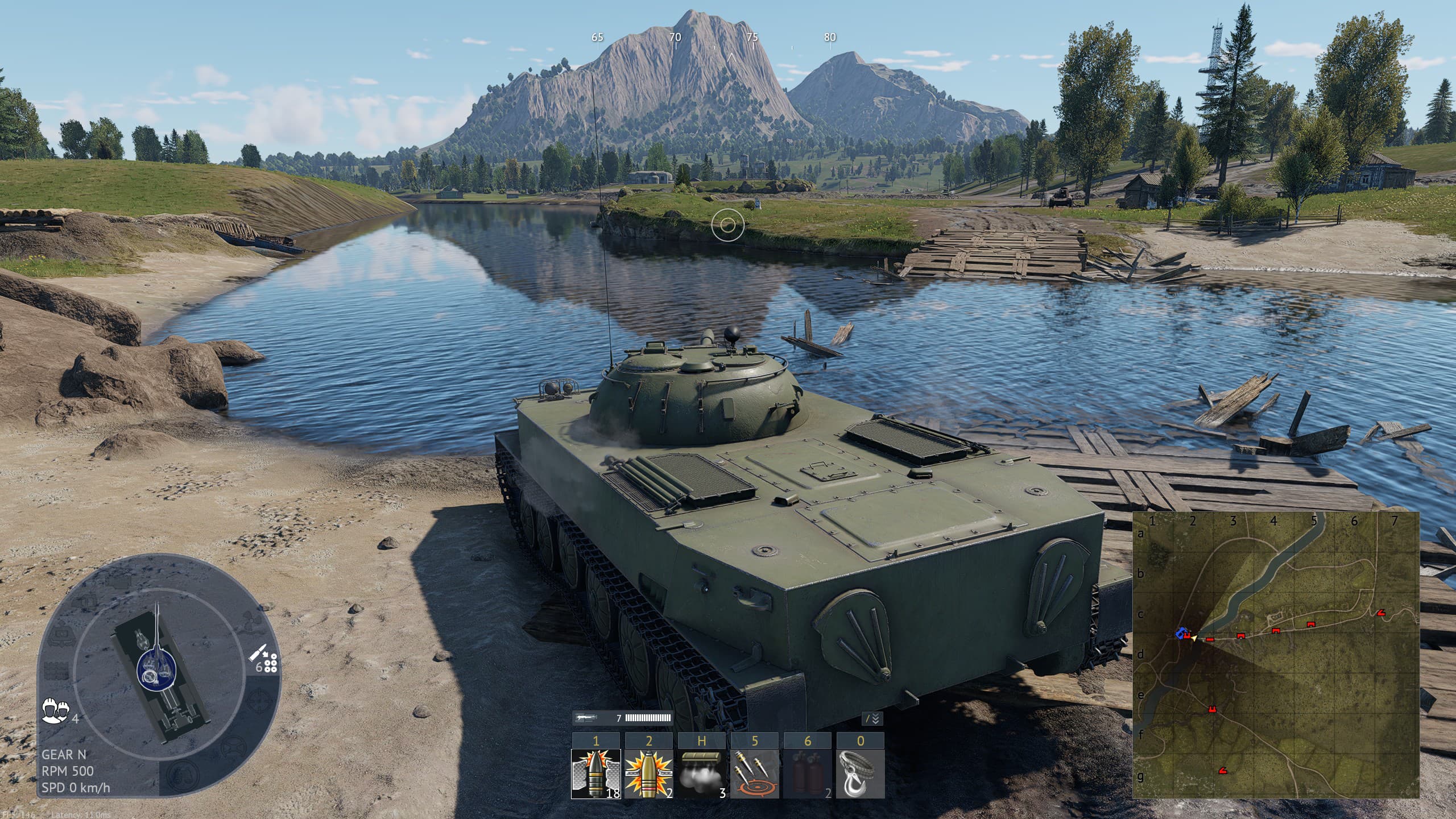Image resolution: width=1456 pixels, height=819 pixels.
Task: Select the armor-piercing shell in slot 1
Action: click(x=595, y=773)
